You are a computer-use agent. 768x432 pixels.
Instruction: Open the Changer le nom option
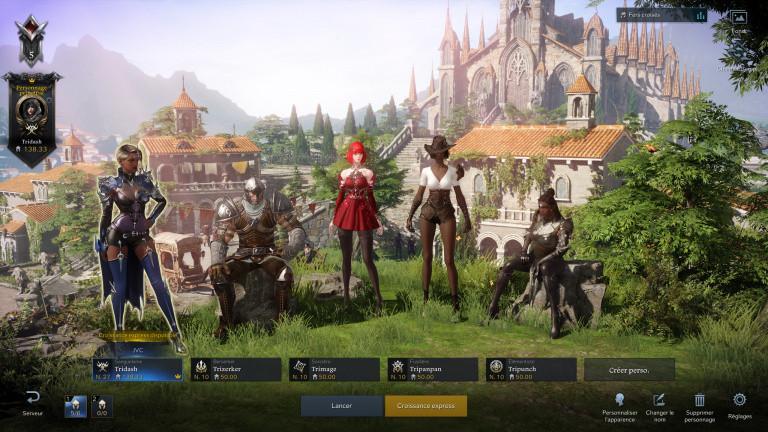click(658, 401)
